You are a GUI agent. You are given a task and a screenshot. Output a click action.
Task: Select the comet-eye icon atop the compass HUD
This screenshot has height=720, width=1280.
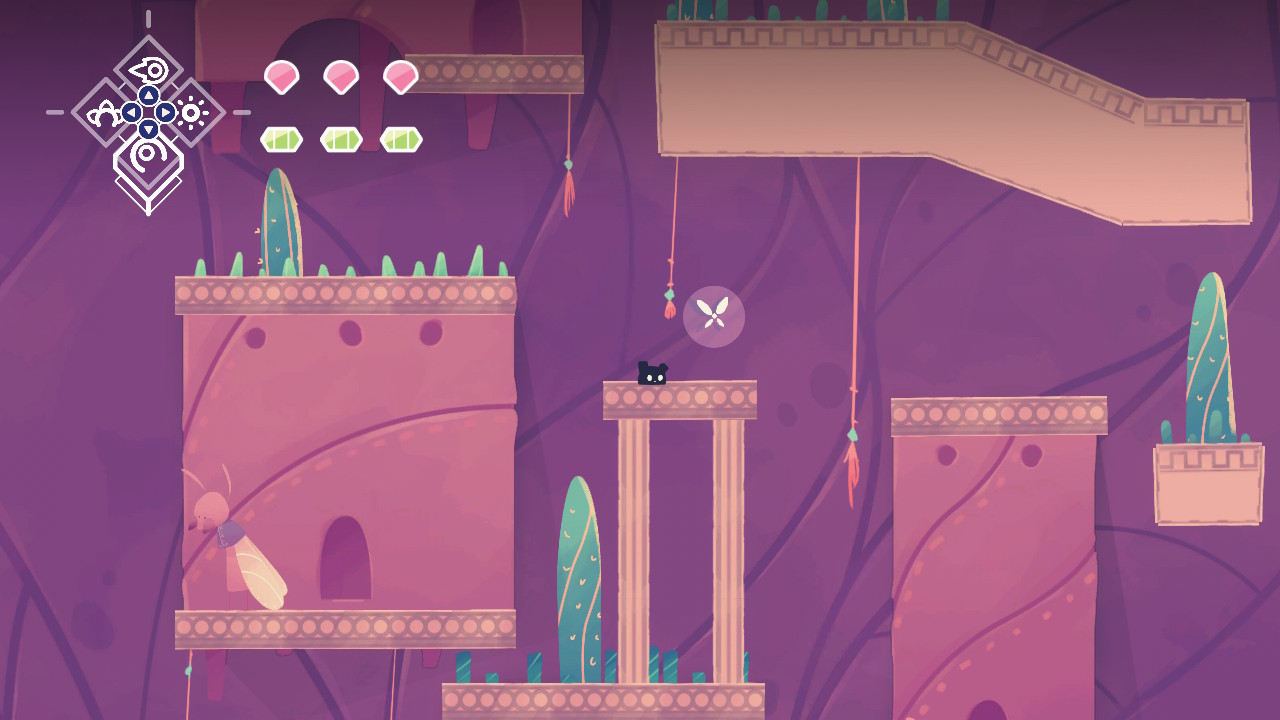tap(148, 69)
